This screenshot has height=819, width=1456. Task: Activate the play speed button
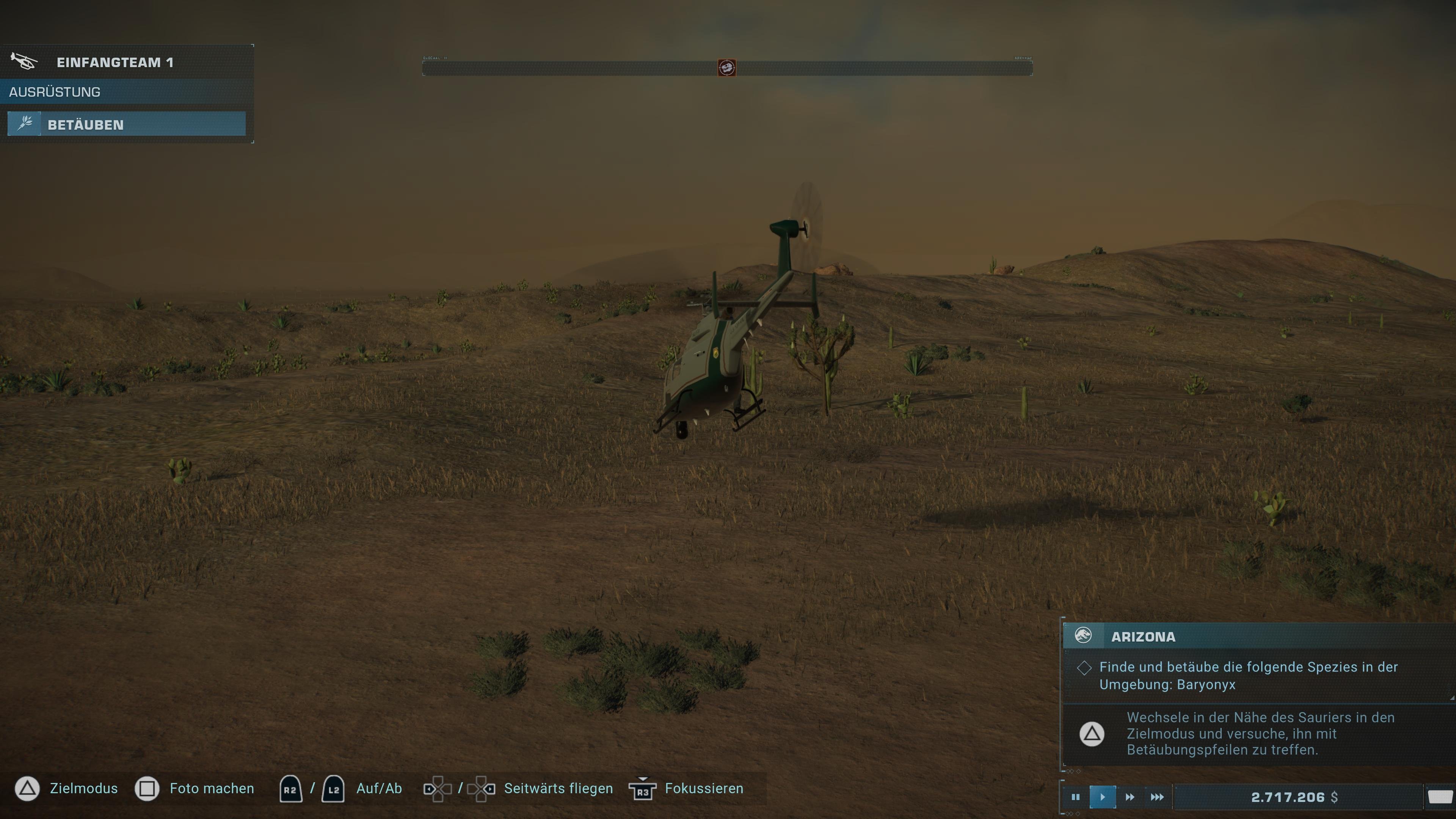1103,797
